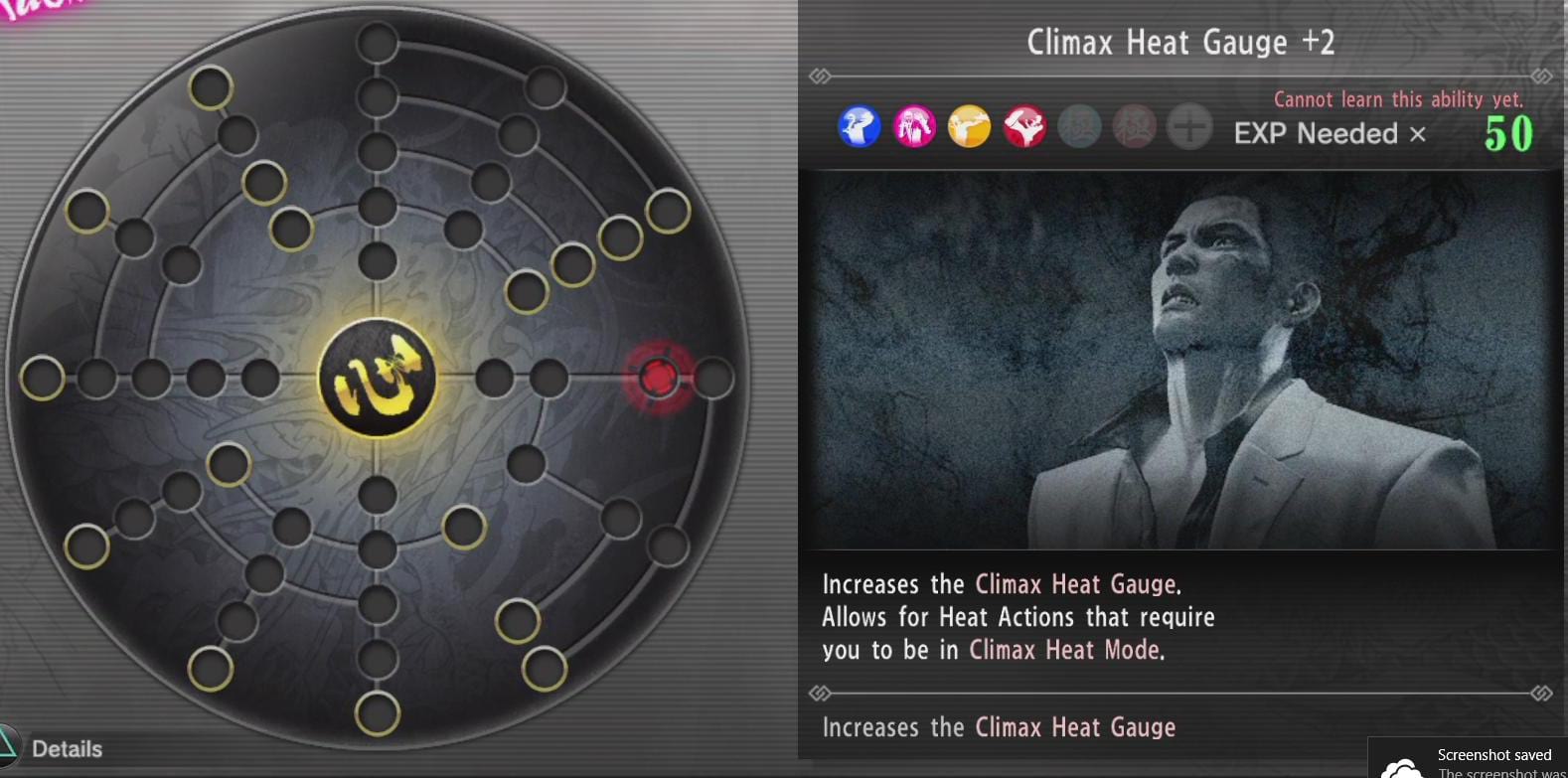Click the Details button

point(70,748)
